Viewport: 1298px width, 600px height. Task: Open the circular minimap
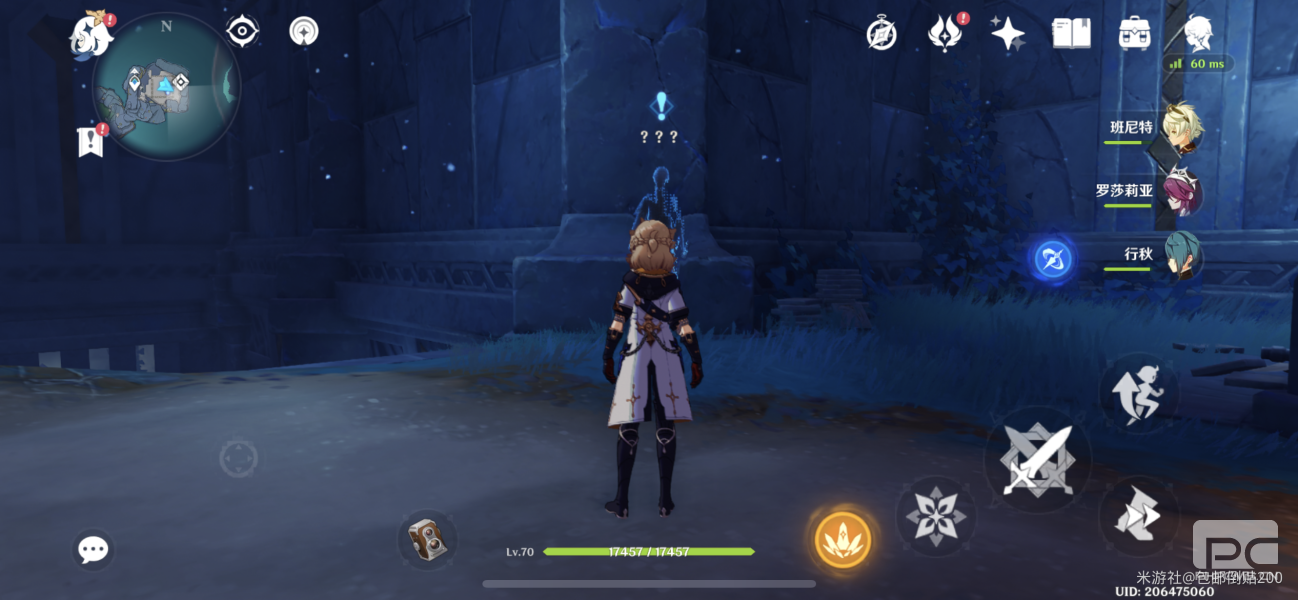pyautogui.click(x=166, y=86)
